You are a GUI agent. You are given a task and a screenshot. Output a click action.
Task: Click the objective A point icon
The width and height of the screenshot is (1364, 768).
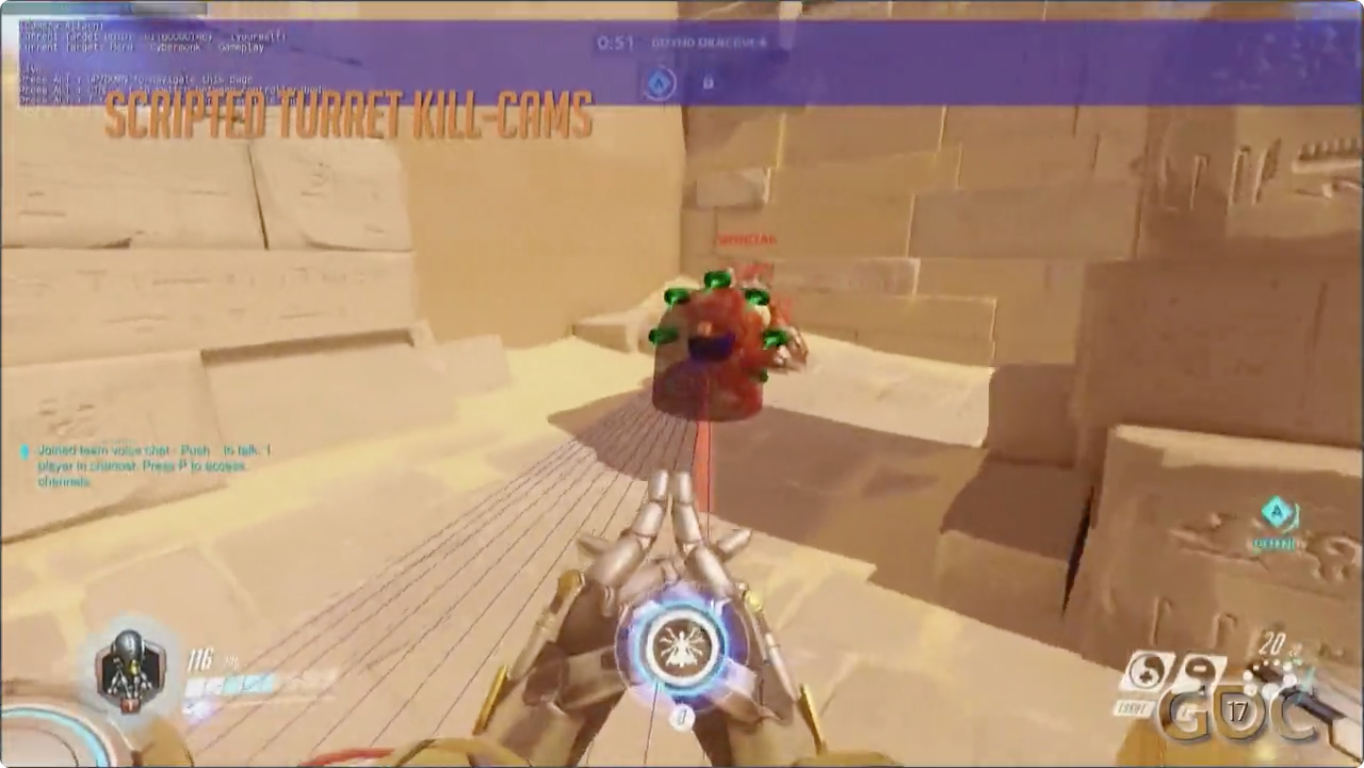coord(657,82)
